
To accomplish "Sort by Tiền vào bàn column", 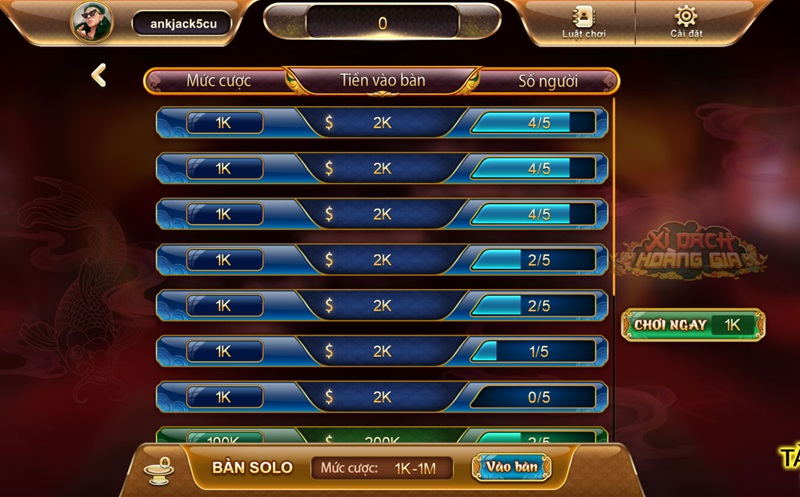I will coord(382,81).
